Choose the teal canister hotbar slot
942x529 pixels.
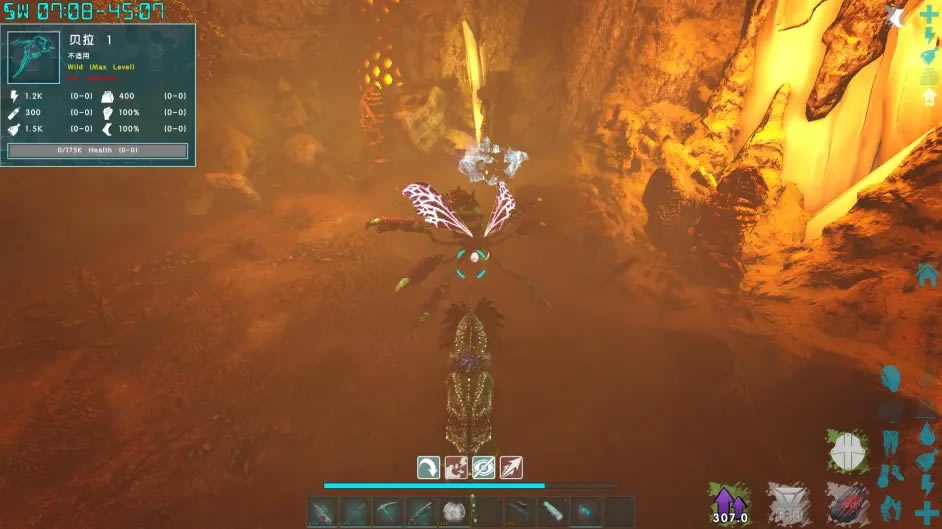tap(553, 512)
